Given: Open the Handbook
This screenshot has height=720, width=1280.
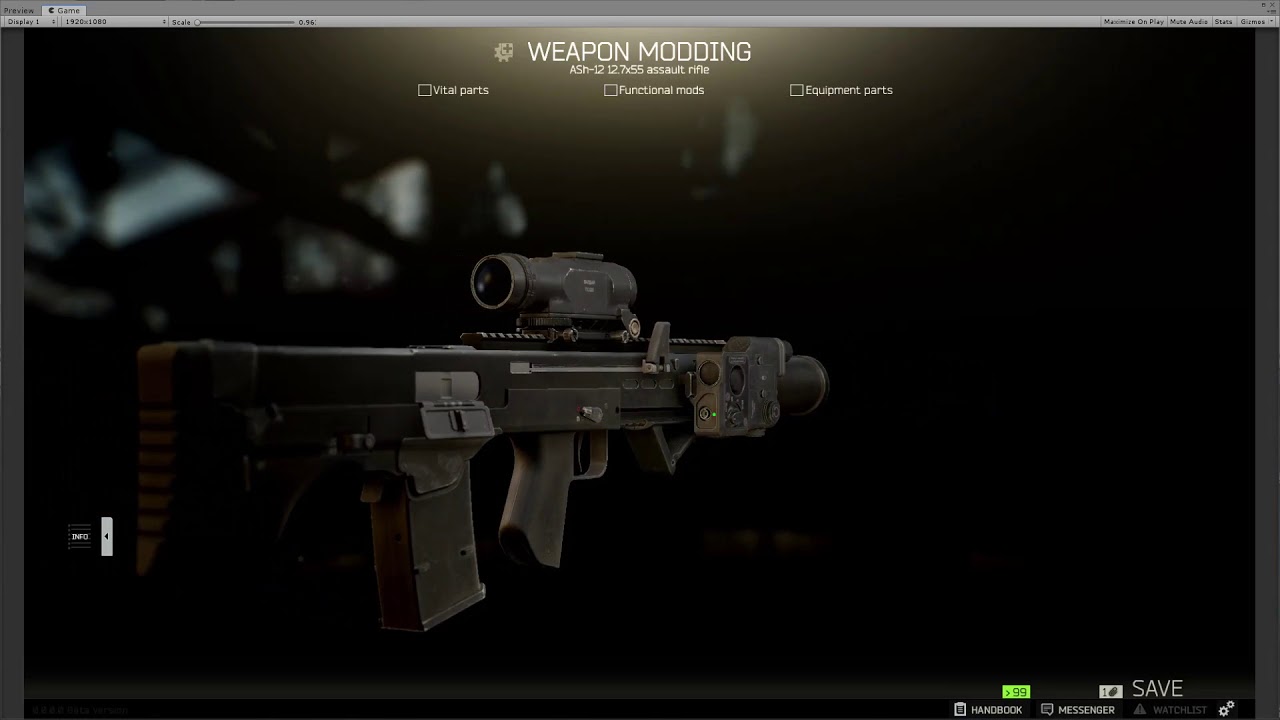Looking at the screenshot, I should click(x=988, y=710).
